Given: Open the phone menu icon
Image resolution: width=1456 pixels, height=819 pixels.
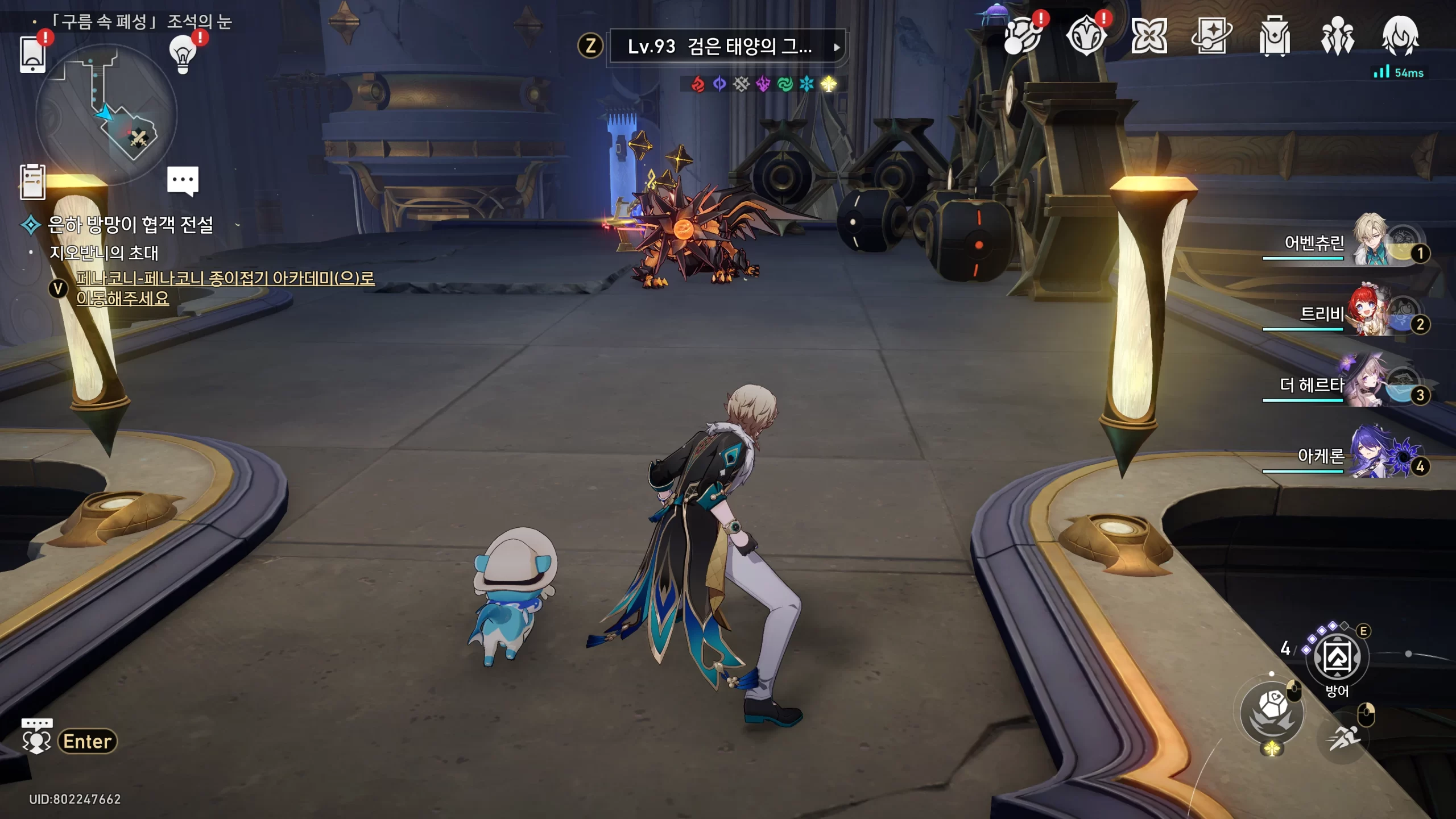Looking at the screenshot, I should (32, 54).
